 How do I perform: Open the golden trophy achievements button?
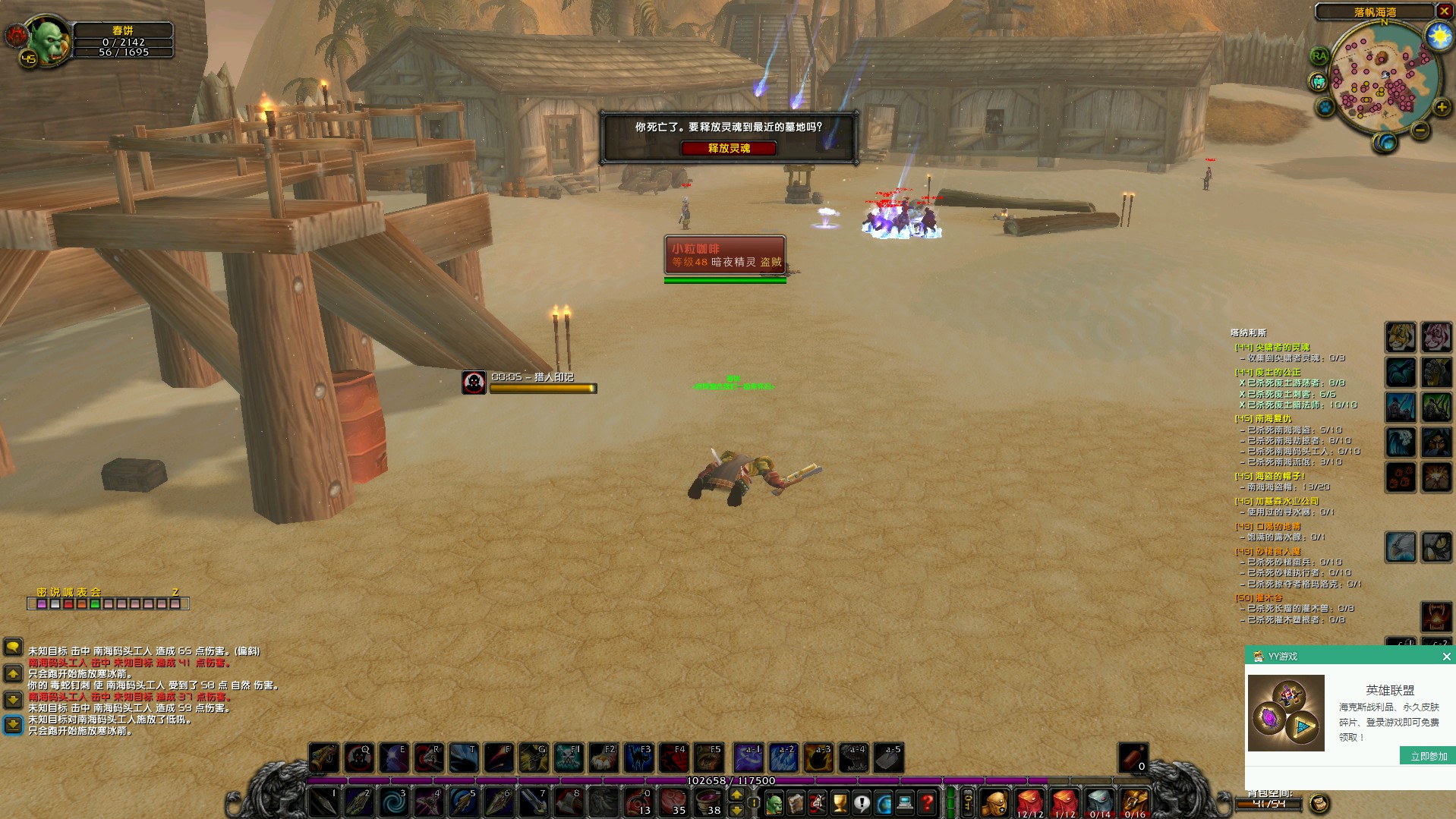[x=839, y=802]
